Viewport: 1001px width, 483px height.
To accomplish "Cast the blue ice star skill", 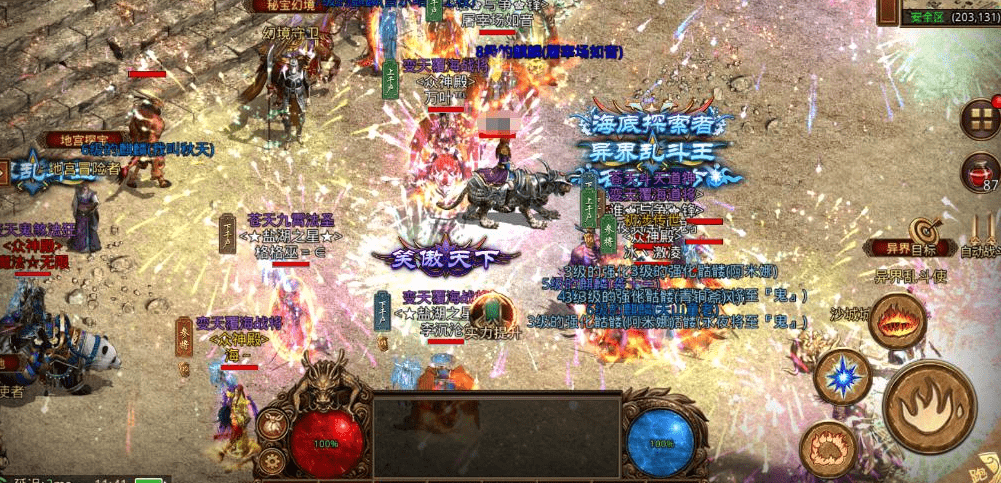I will pos(842,377).
